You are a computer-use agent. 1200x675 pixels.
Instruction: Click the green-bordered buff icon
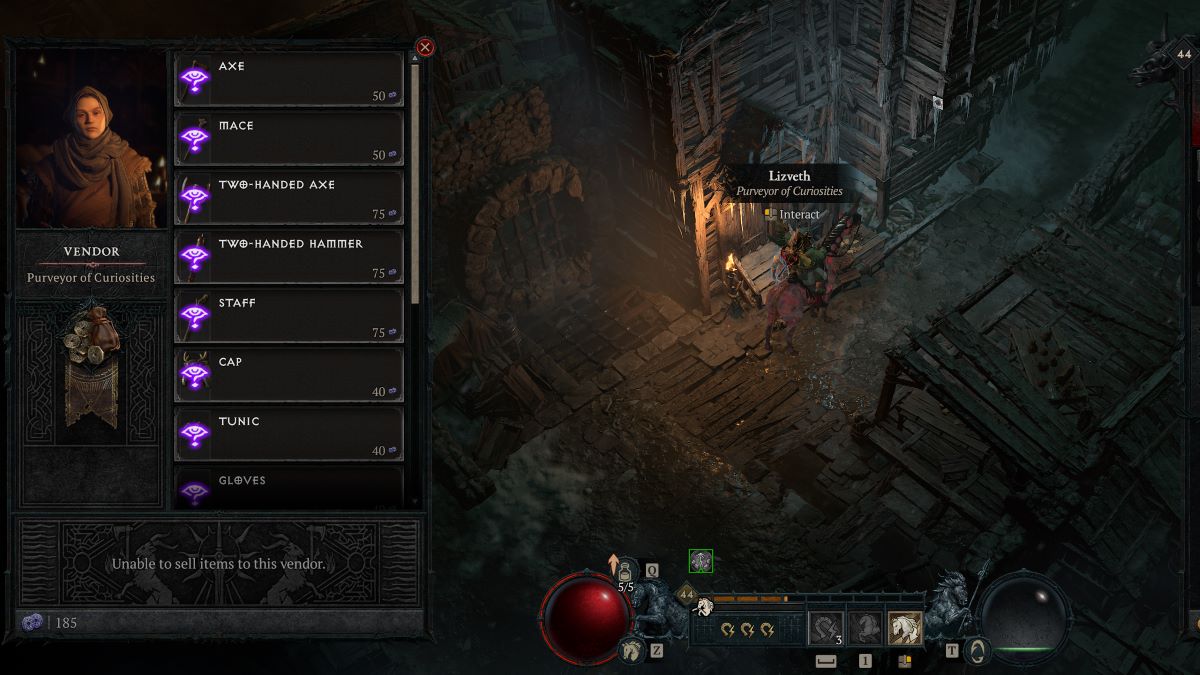pos(701,562)
